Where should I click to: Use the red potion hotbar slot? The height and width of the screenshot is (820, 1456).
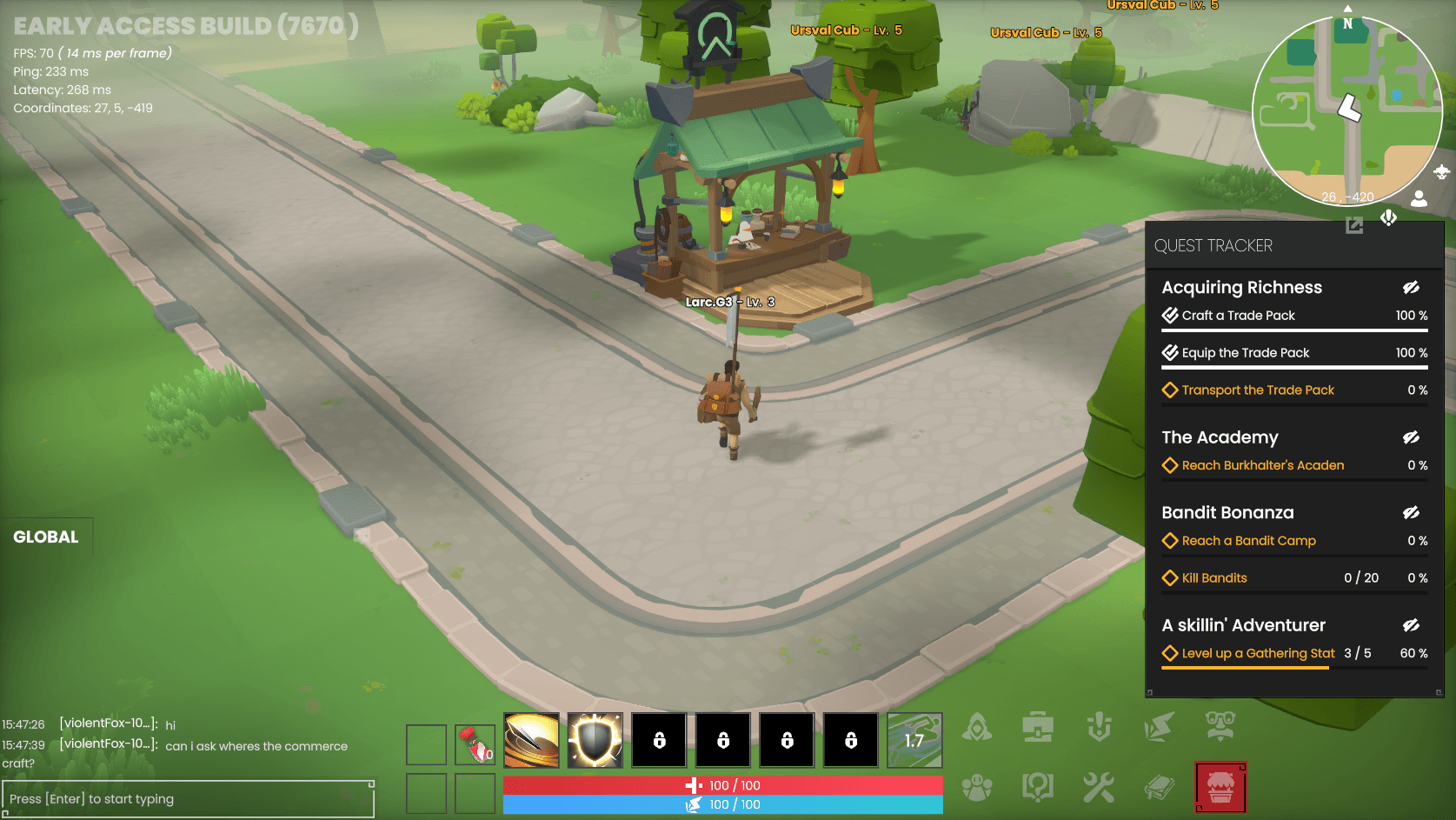[x=475, y=744]
